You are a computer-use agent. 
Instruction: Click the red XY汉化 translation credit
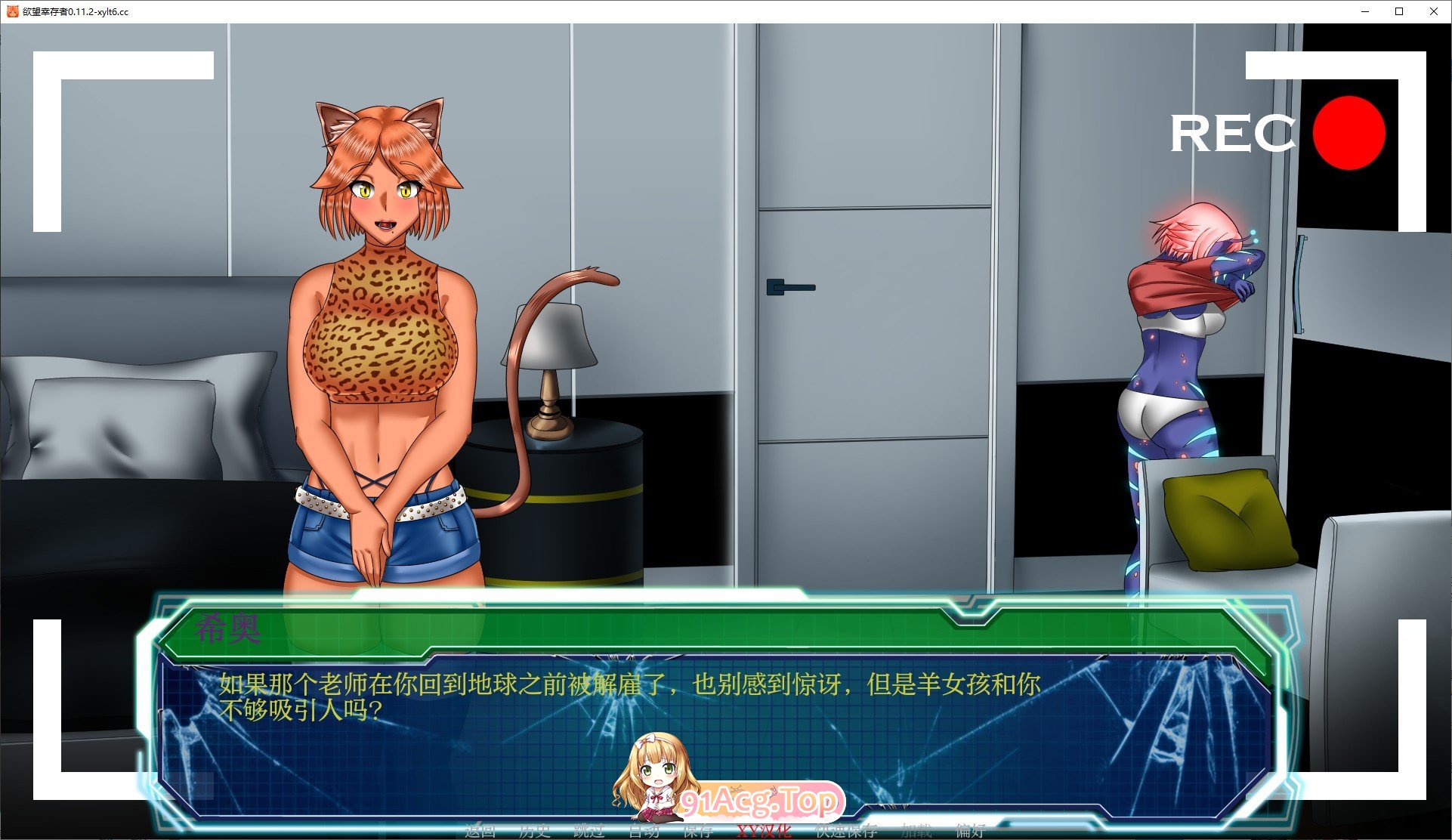[x=764, y=831]
